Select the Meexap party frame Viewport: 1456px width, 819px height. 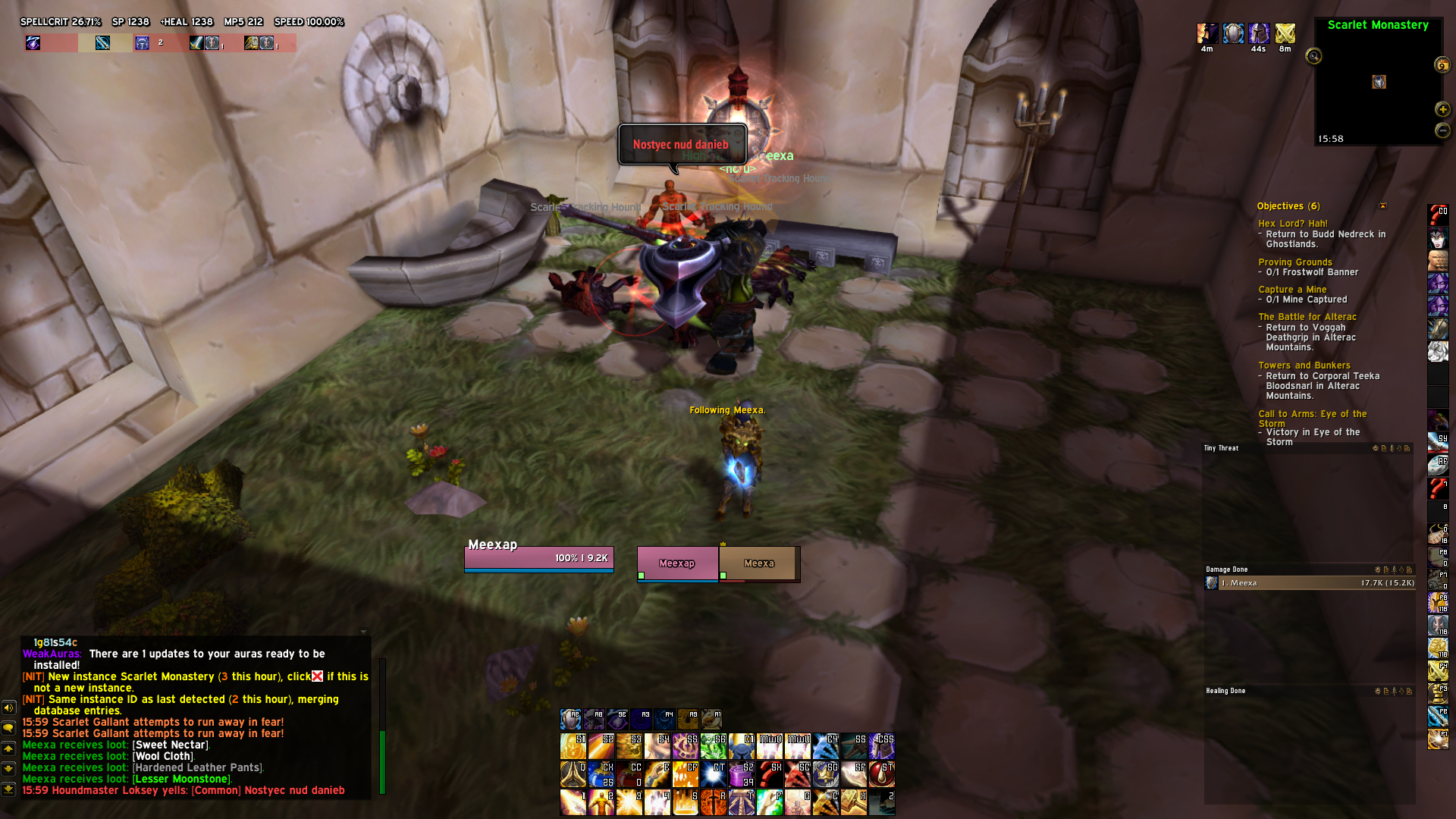coord(677,564)
